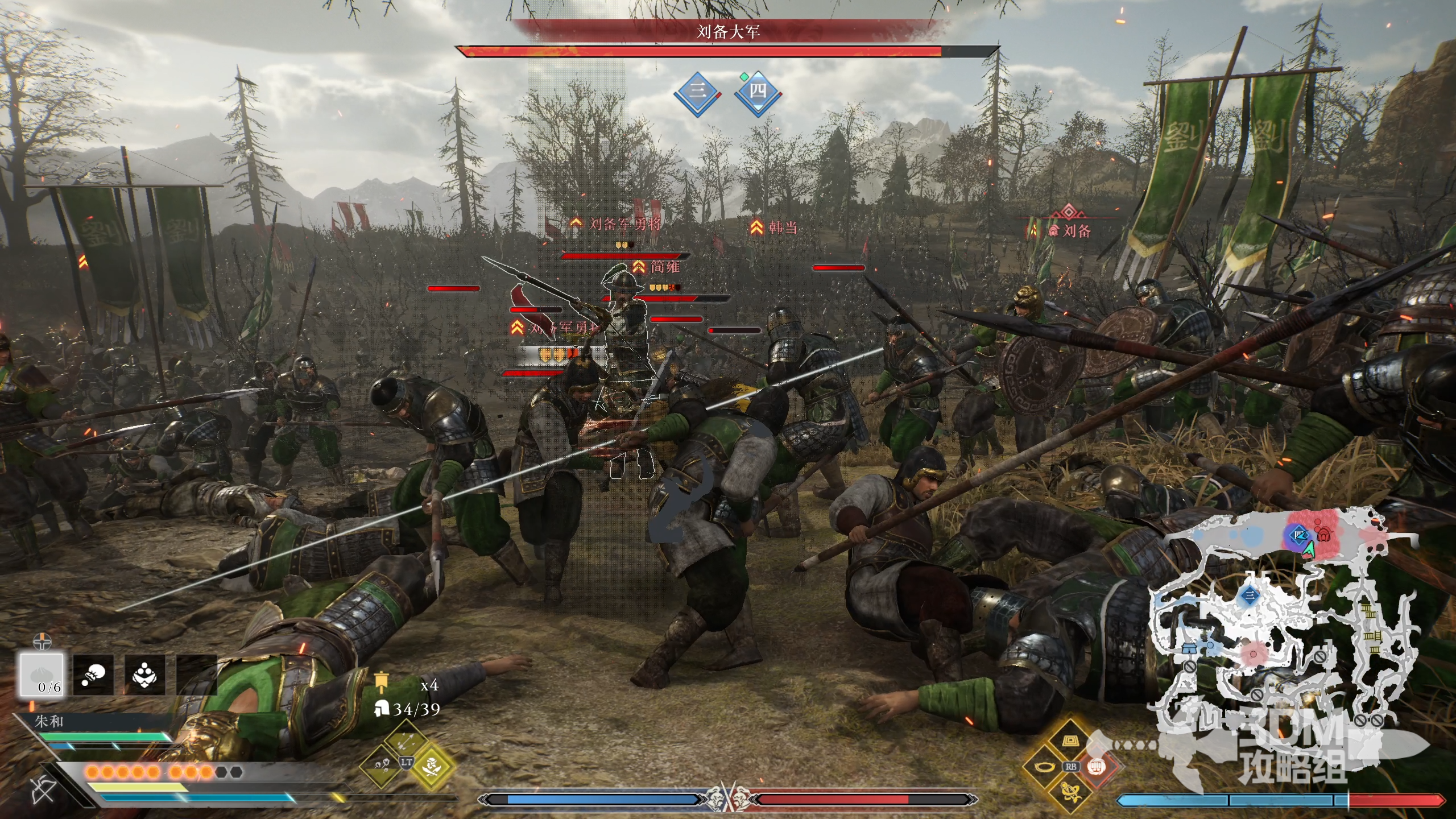Click the blue 三 diamond on the minimap
Image resolution: width=1456 pixels, height=819 pixels.
point(1250,595)
